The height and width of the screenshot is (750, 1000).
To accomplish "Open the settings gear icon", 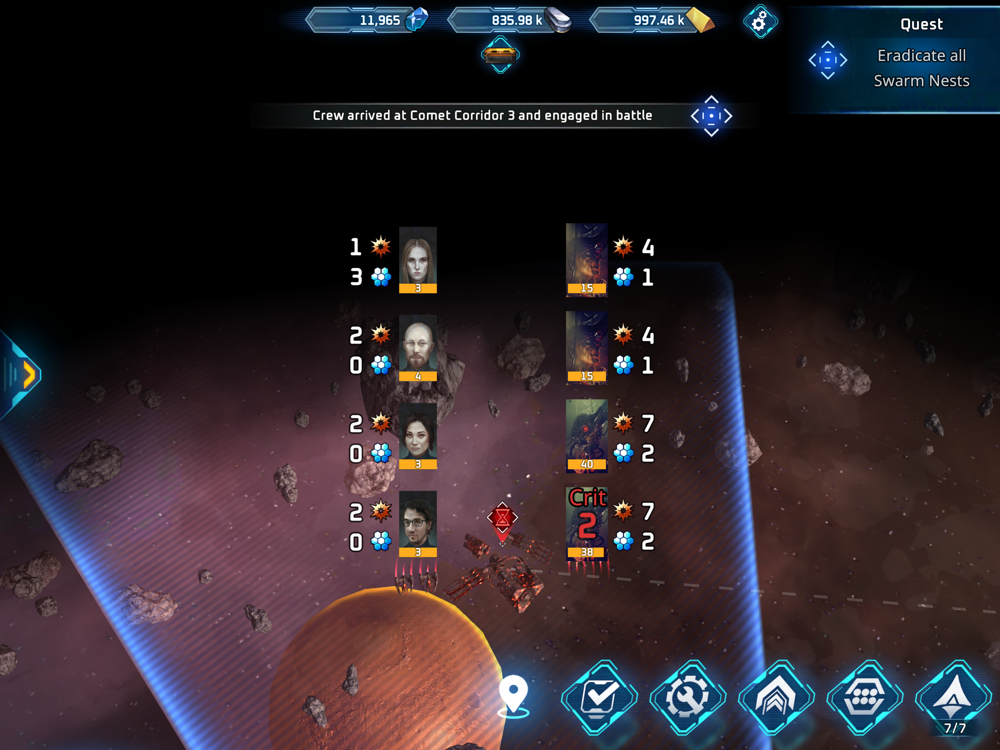I will point(760,21).
